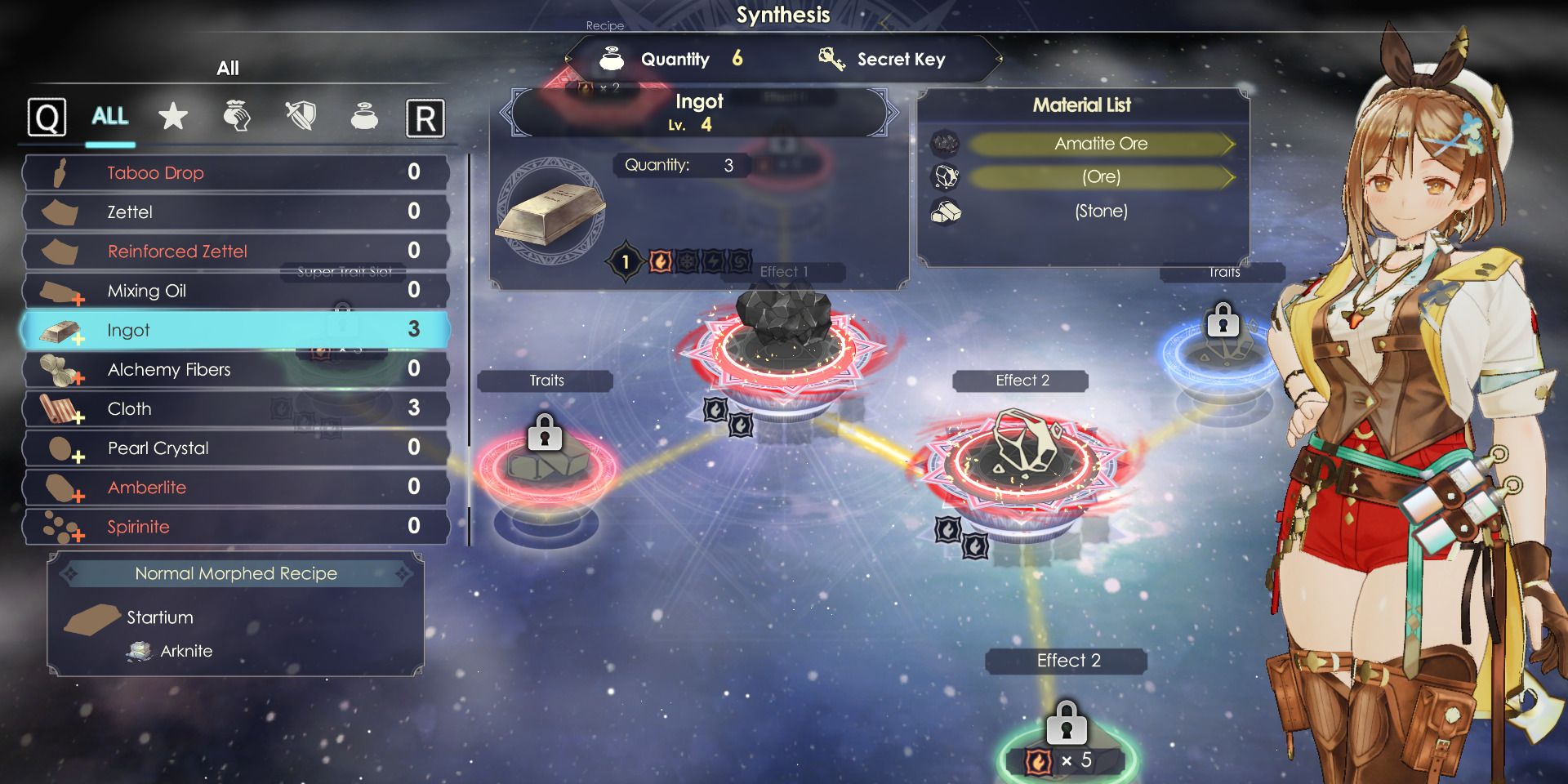
Task: Open the materials pouch filter icon
Action: 237,117
